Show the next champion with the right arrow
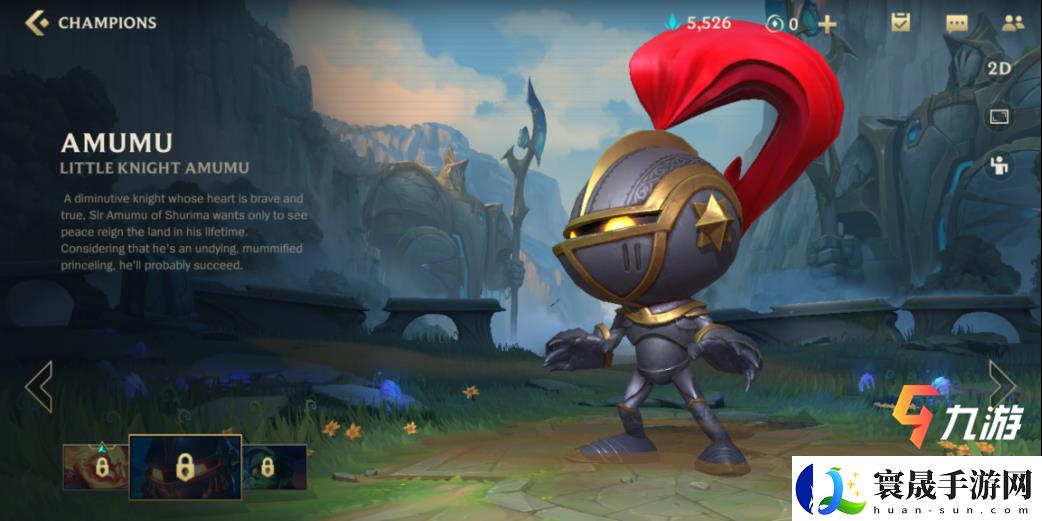The image size is (1042, 521). pyautogui.click(x=1002, y=384)
